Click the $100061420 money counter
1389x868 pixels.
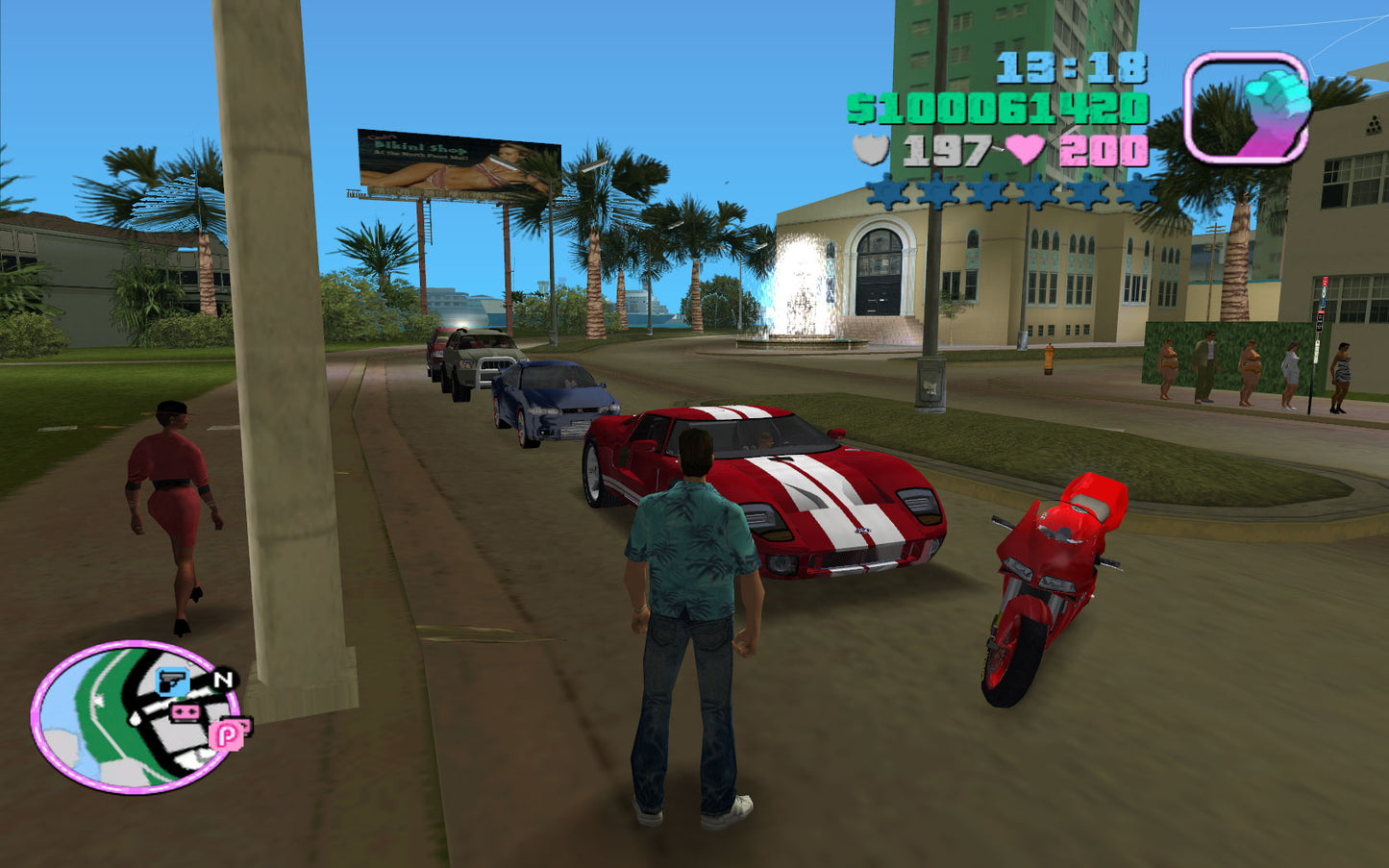click(998, 109)
